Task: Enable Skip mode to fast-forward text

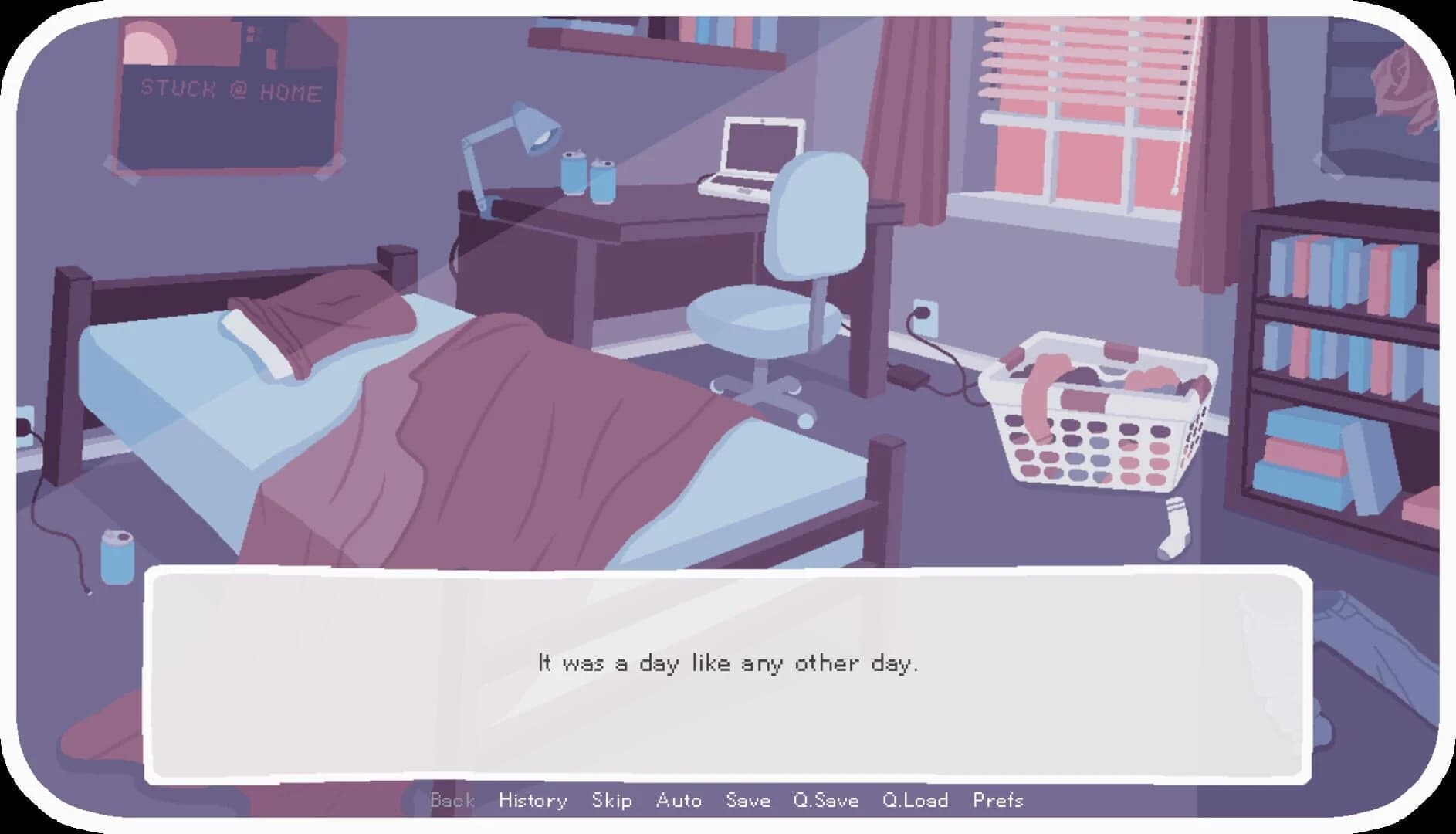Action: click(612, 801)
